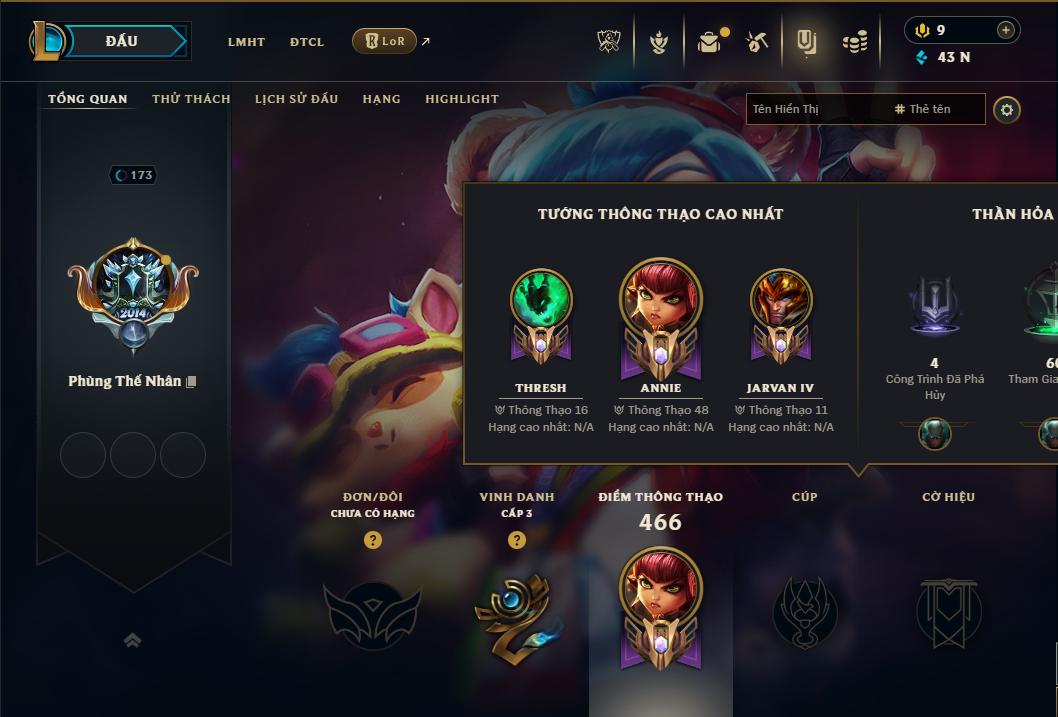Select the TỔNG QUAN tab

88,99
